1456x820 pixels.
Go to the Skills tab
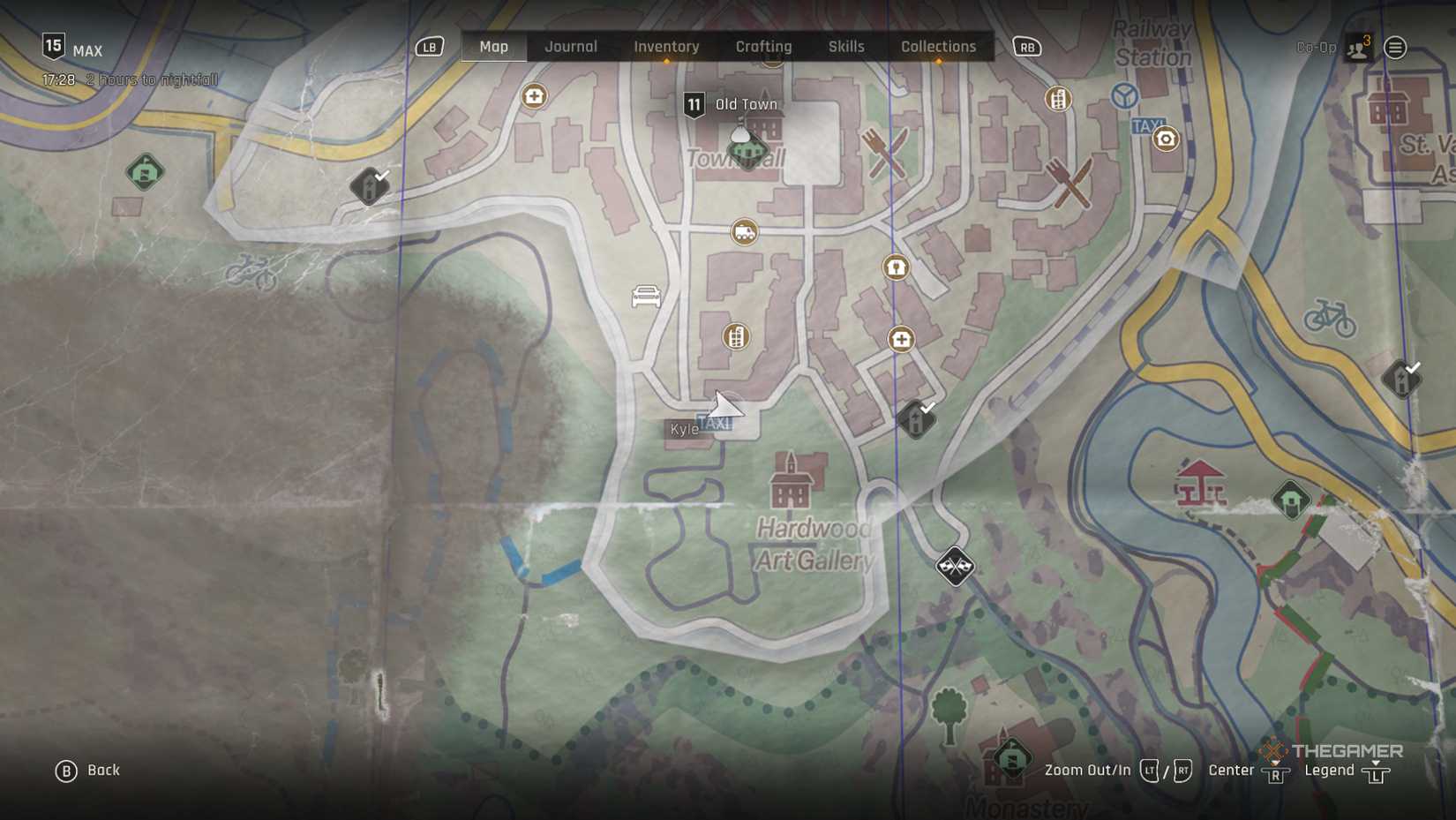tap(846, 47)
